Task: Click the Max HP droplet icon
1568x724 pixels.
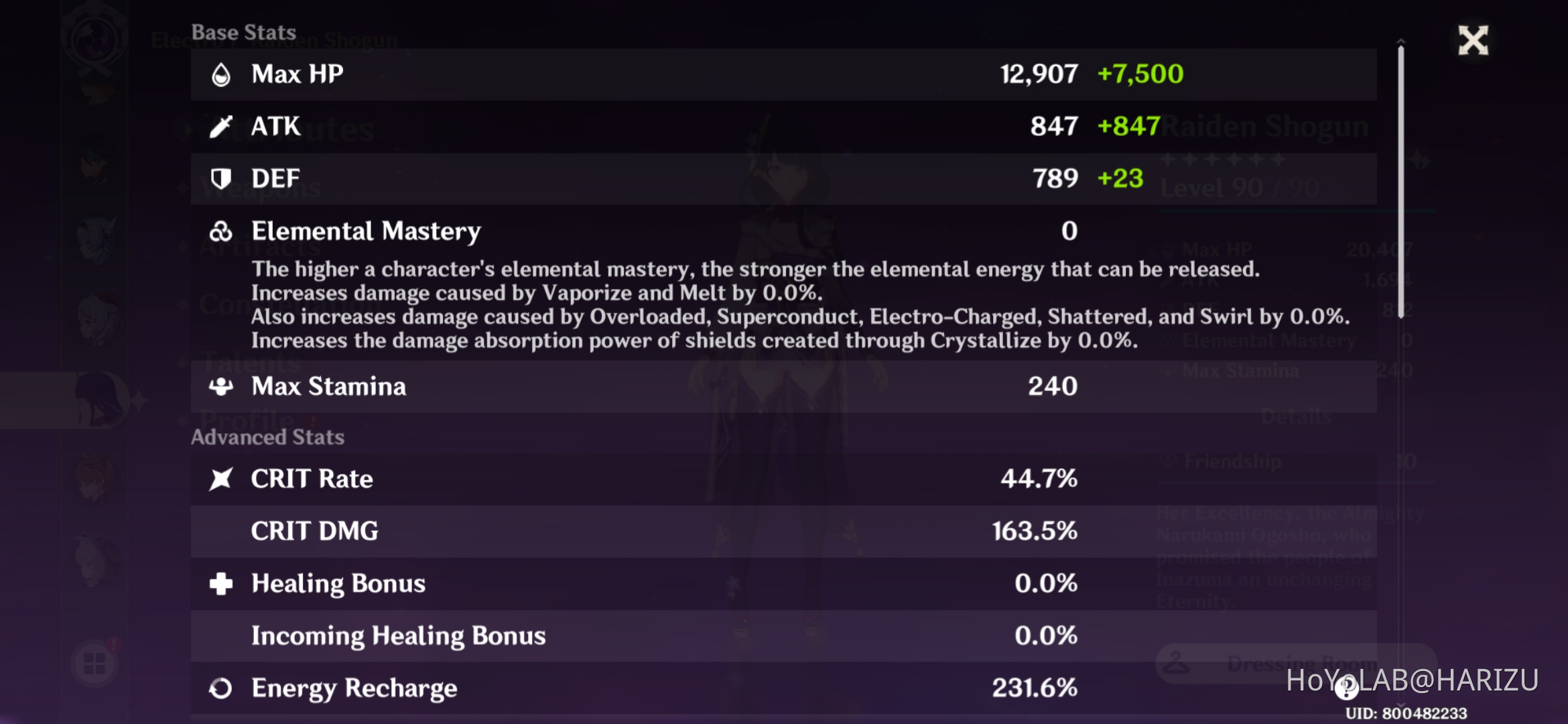Action: pyautogui.click(x=221, y=74)
